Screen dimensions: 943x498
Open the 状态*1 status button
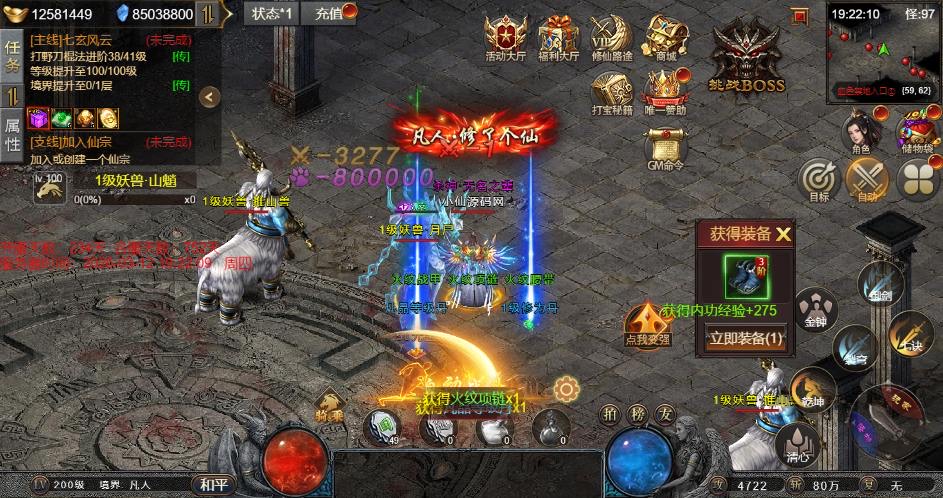point(271,13)
